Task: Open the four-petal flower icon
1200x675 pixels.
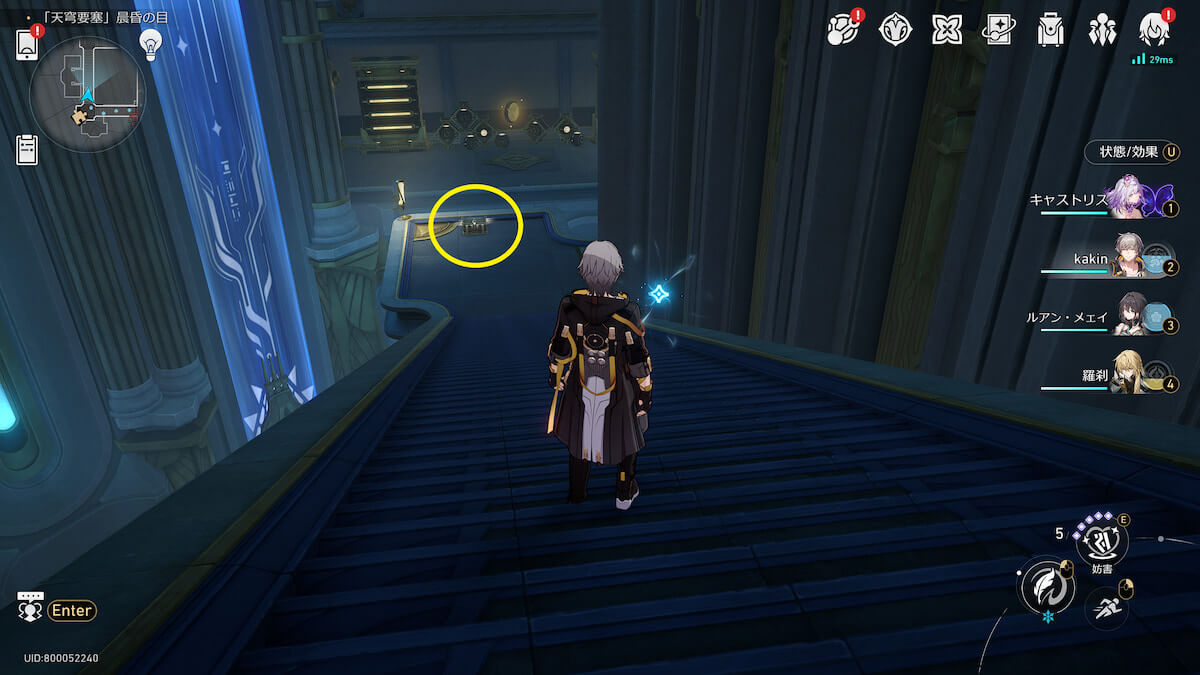Action: pyautogui.click(x=947, y=30)
